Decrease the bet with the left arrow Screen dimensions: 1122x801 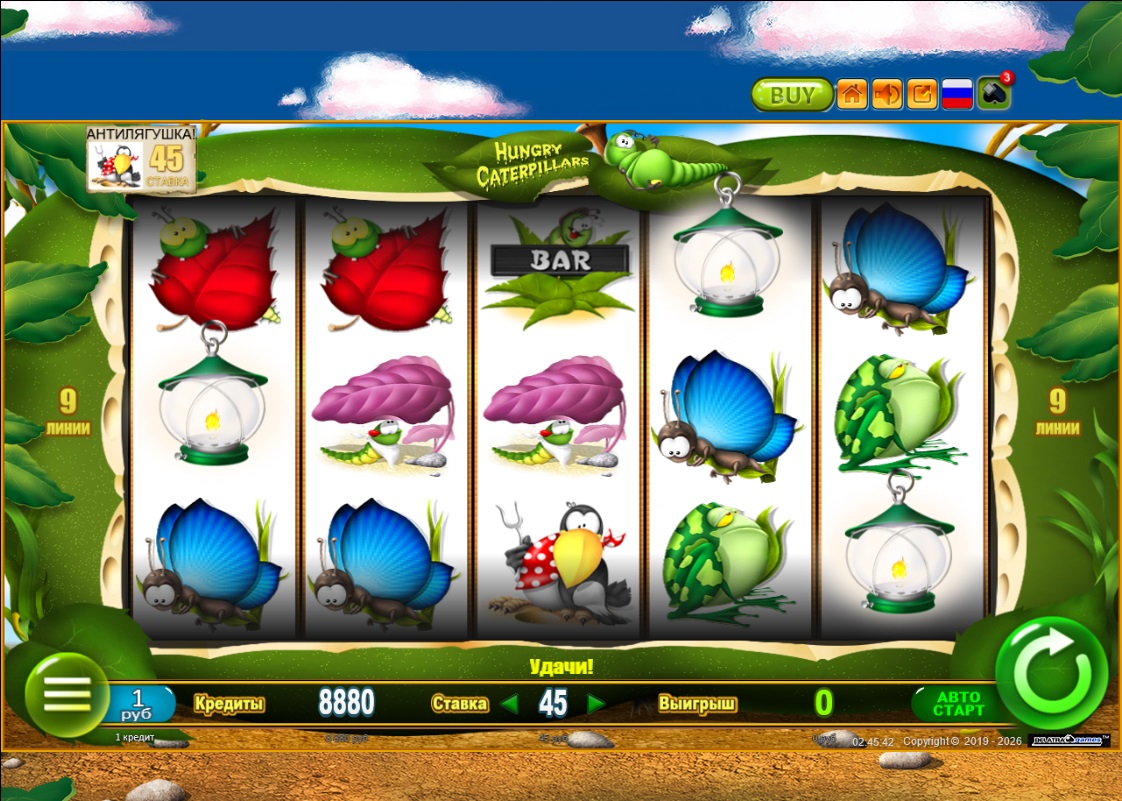[509, 703]
